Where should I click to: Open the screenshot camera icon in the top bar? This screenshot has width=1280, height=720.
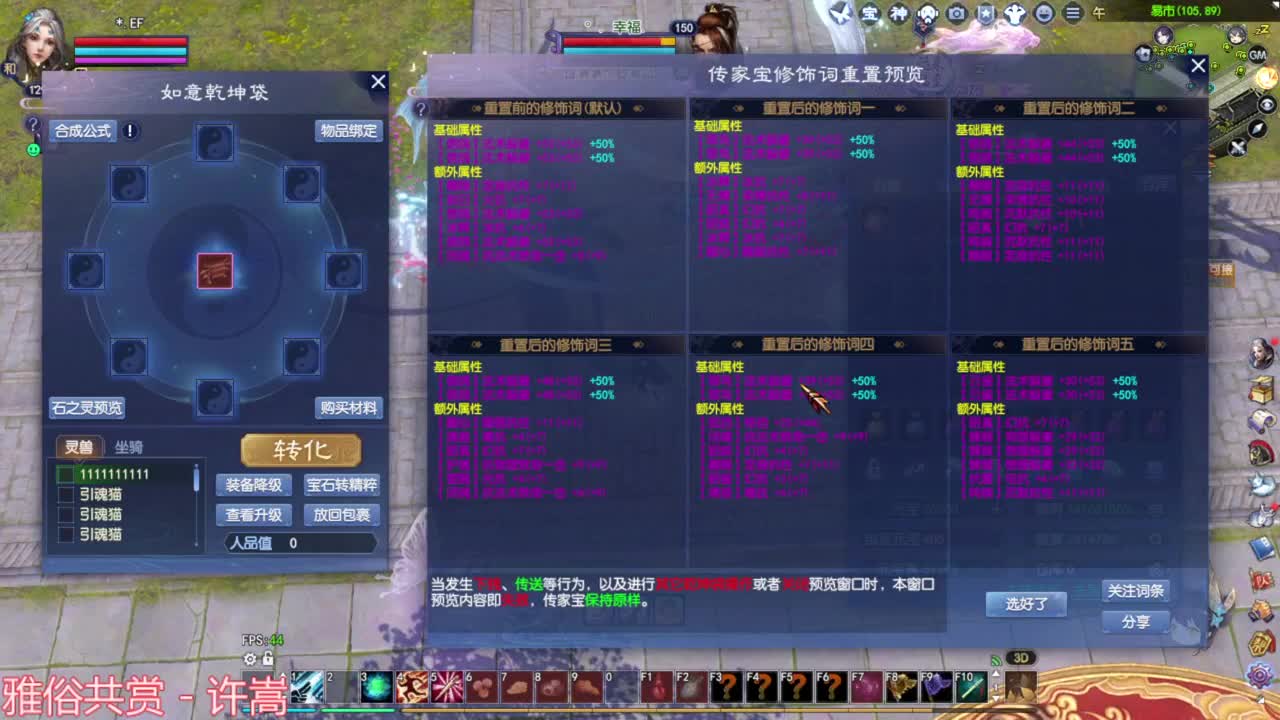coord(958,13)
